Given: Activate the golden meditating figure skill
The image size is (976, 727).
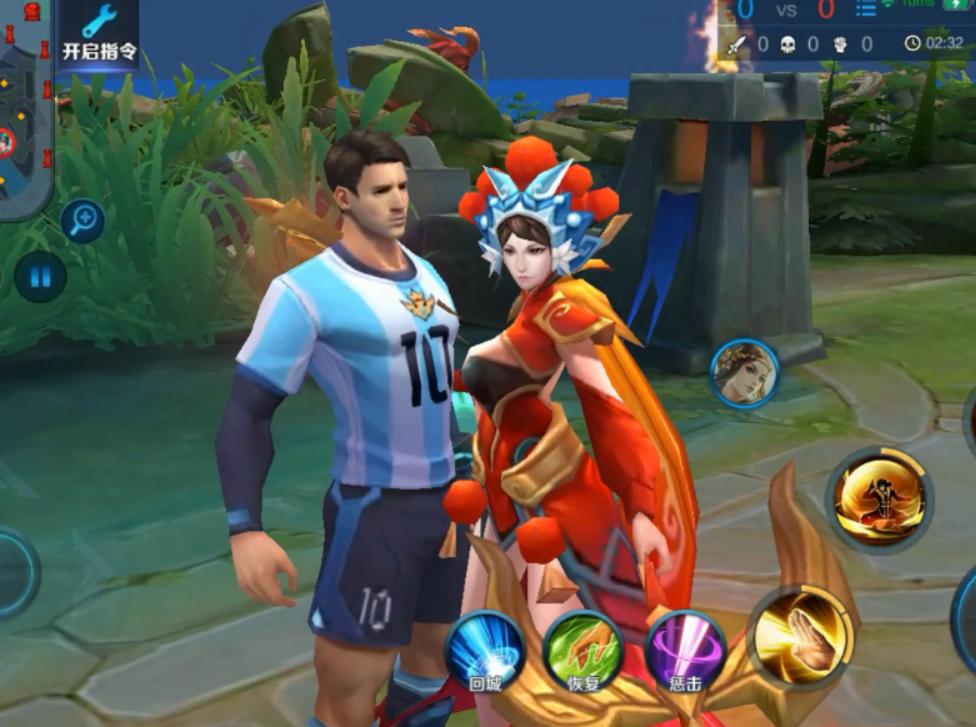Looking at the screenshot, I should click(x=877, y=497).
